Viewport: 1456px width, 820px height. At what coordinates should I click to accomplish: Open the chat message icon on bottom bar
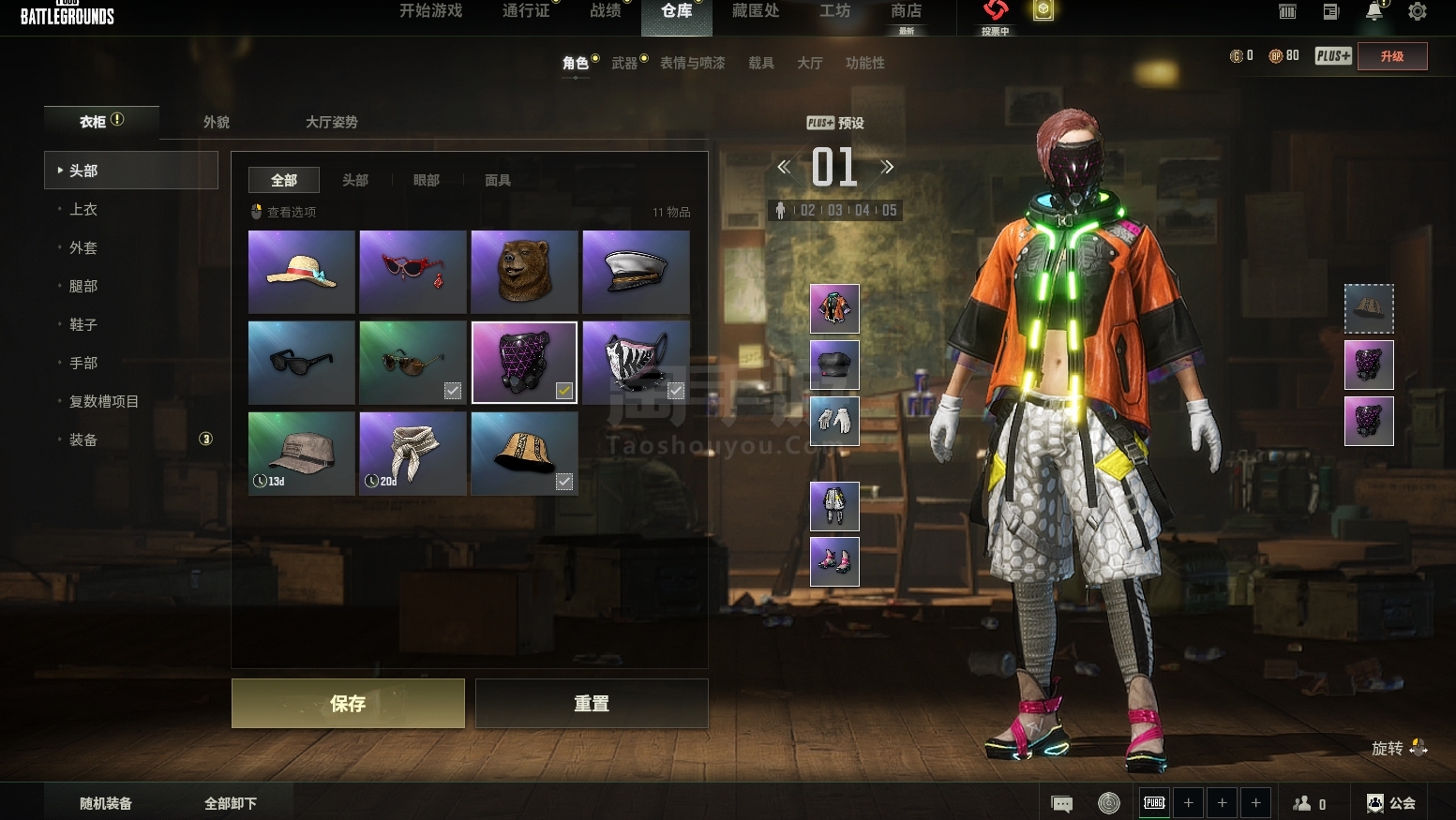point(1060,803)
